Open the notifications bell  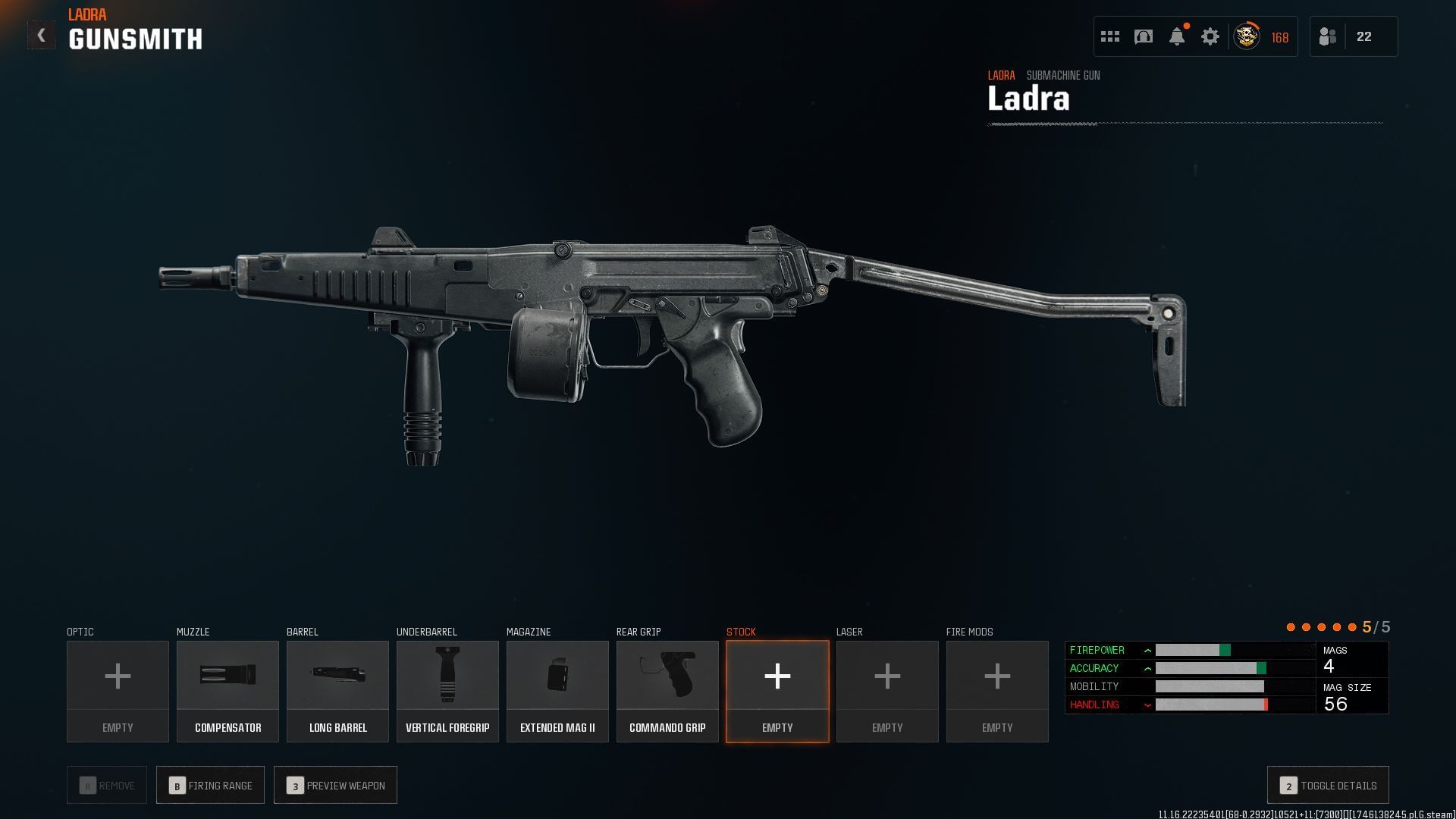click(x=1177, y=36)
